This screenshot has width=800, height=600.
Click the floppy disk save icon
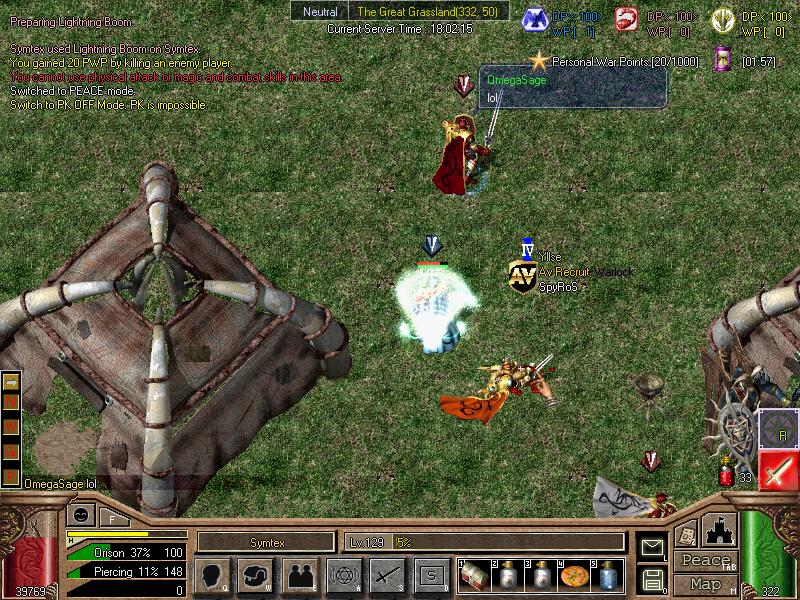pyautogui.click(x=652, y=578)
